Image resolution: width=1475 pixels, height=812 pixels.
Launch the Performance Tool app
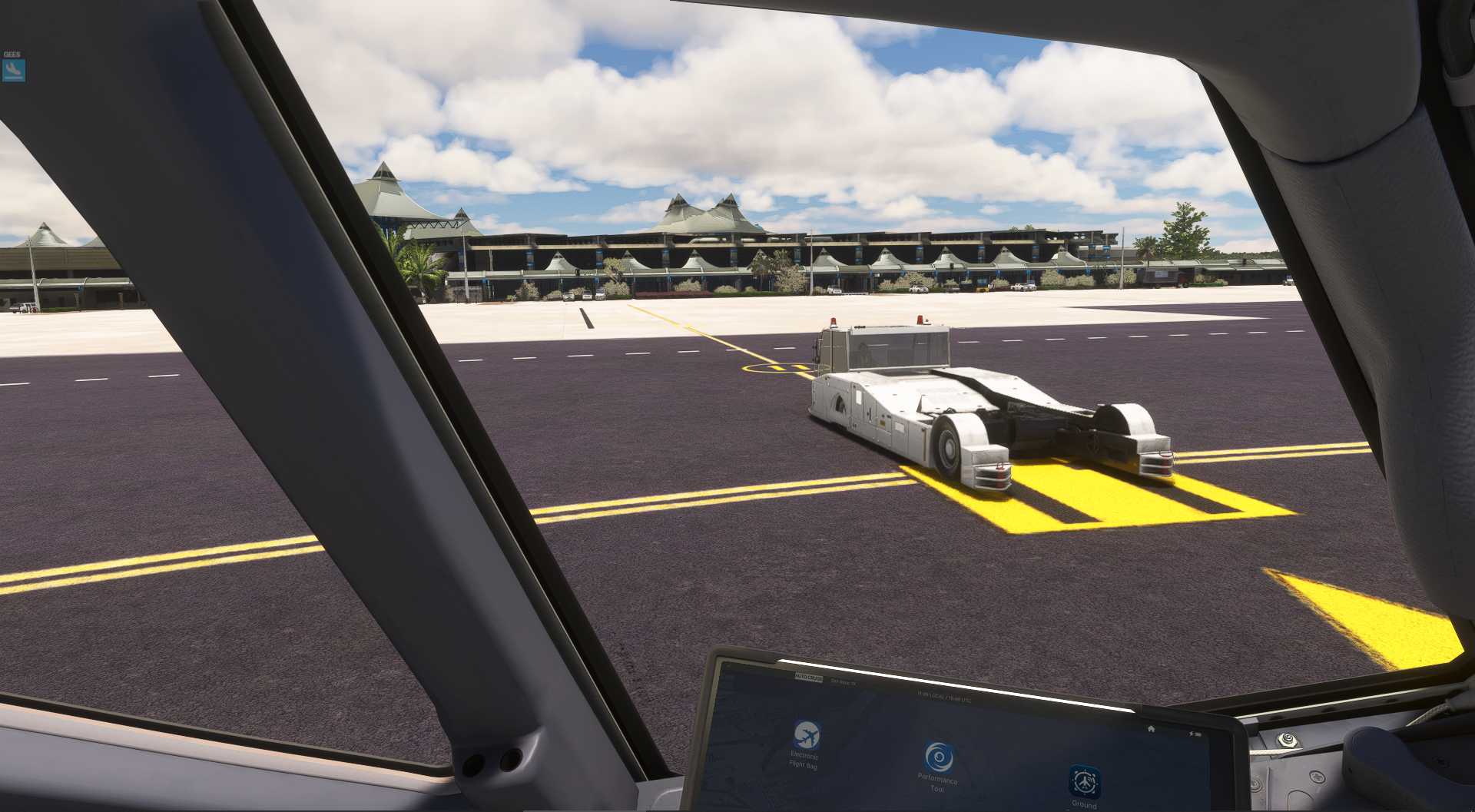click(937, 758)
